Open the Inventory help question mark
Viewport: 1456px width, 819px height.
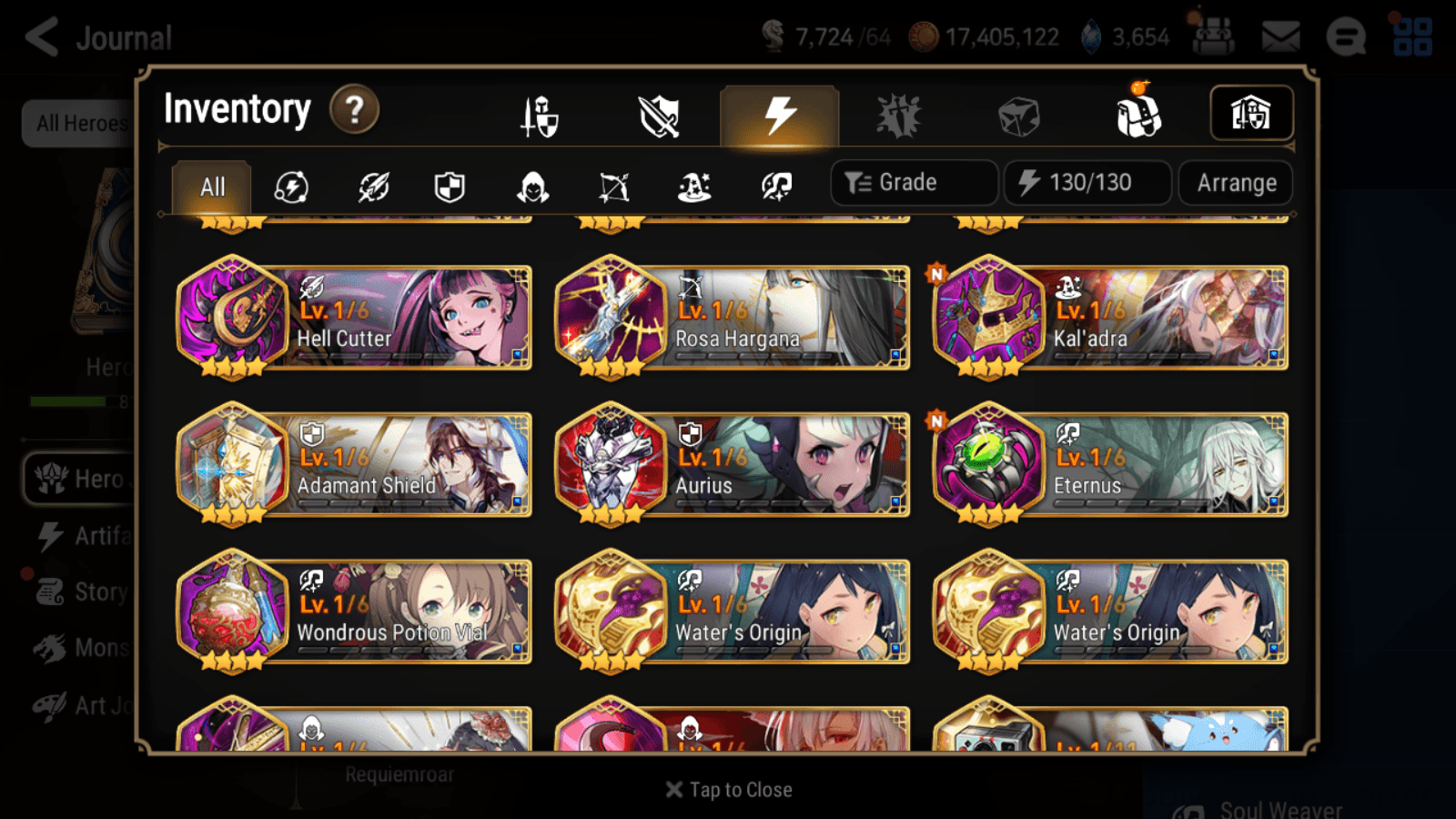pos(354,109)
